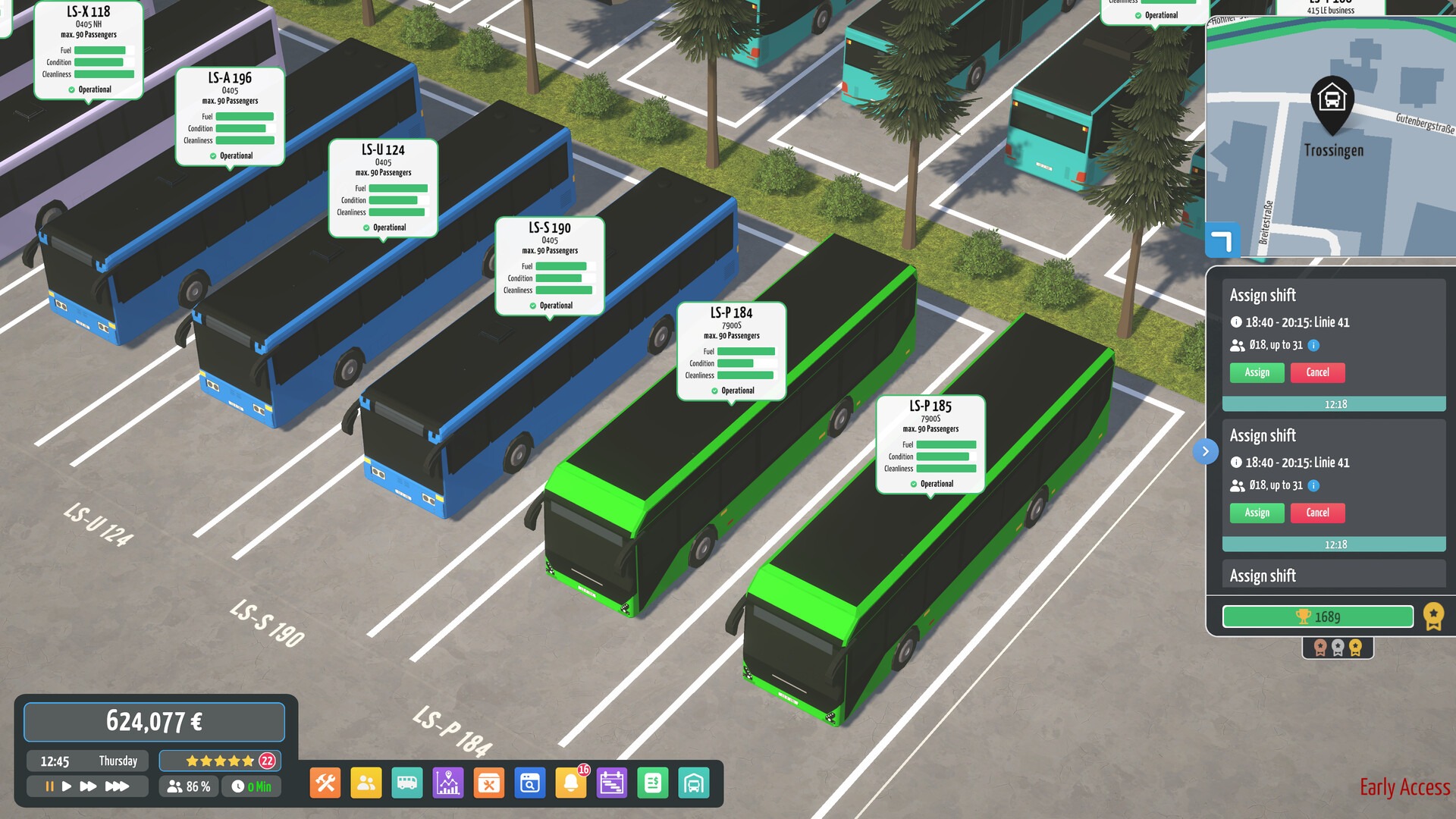Collapse the shift panel via blue chevron
The width and height of the screenshot is (1456, 819).
pyautogui.click(x=1206, y=451)
